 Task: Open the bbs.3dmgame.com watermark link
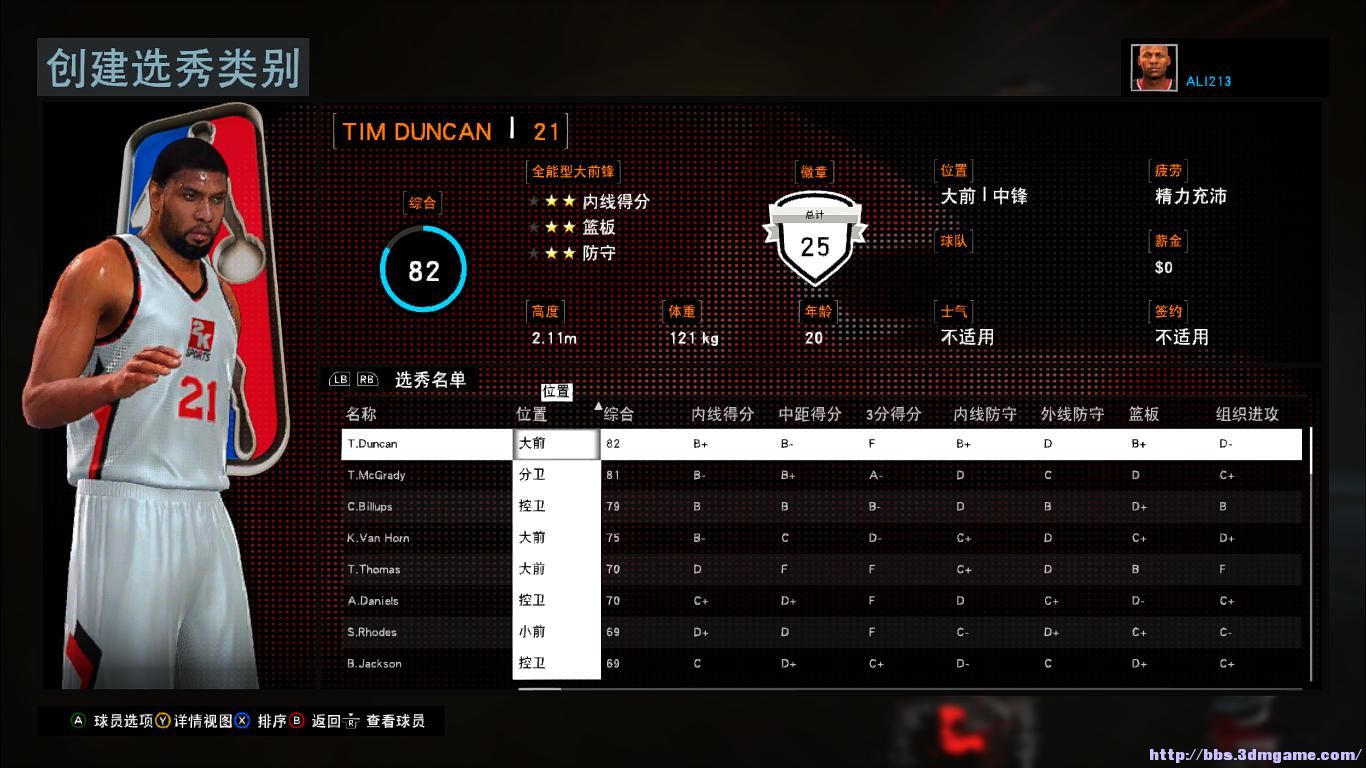point(1255,755)
